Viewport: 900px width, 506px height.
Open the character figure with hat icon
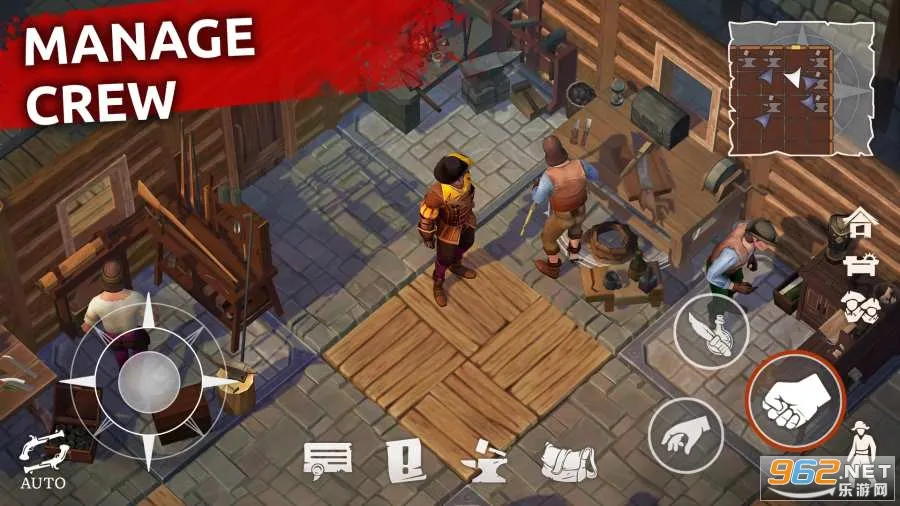(860, 441)
